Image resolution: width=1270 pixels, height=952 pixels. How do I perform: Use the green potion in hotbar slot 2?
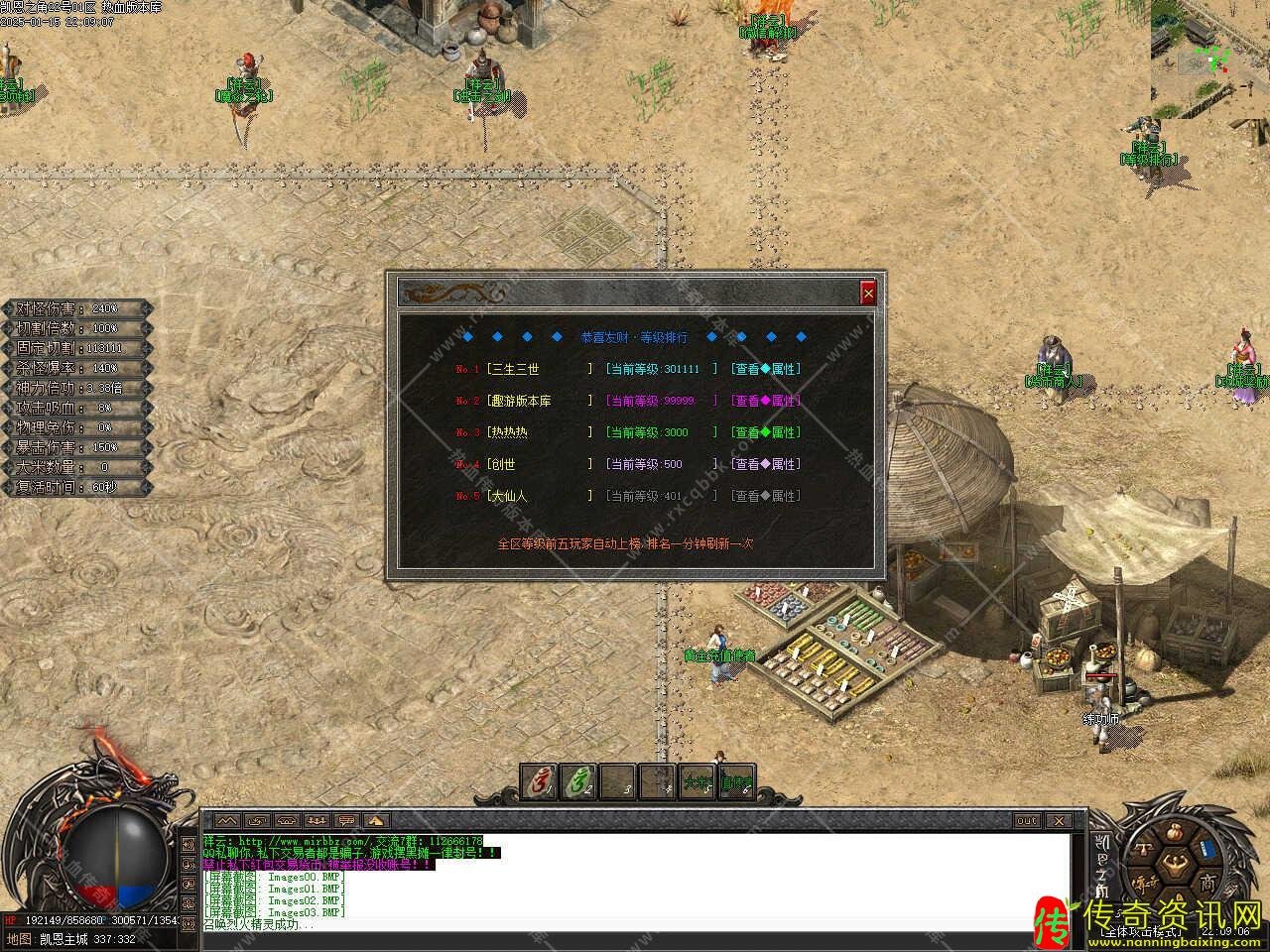577,781
